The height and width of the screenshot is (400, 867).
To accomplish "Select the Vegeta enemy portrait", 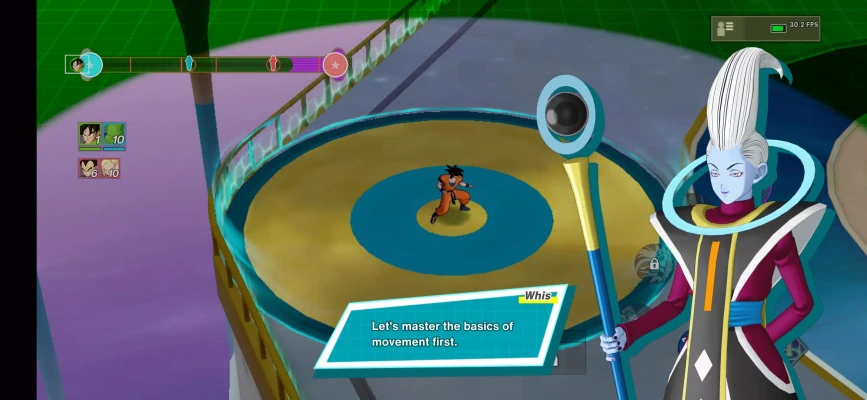I will coord(89,168).
